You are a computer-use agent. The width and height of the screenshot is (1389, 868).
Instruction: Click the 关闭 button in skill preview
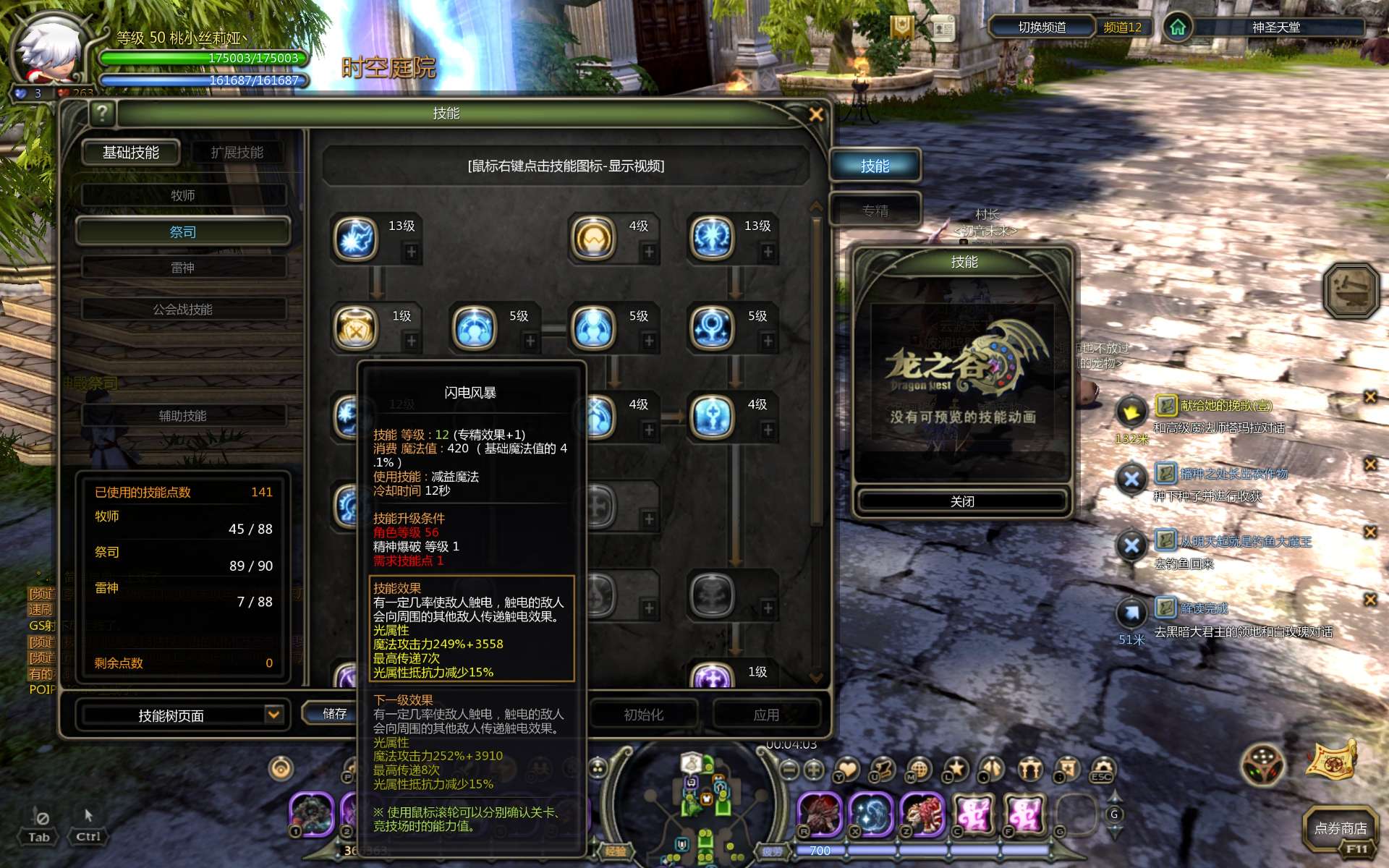(962, 501)
